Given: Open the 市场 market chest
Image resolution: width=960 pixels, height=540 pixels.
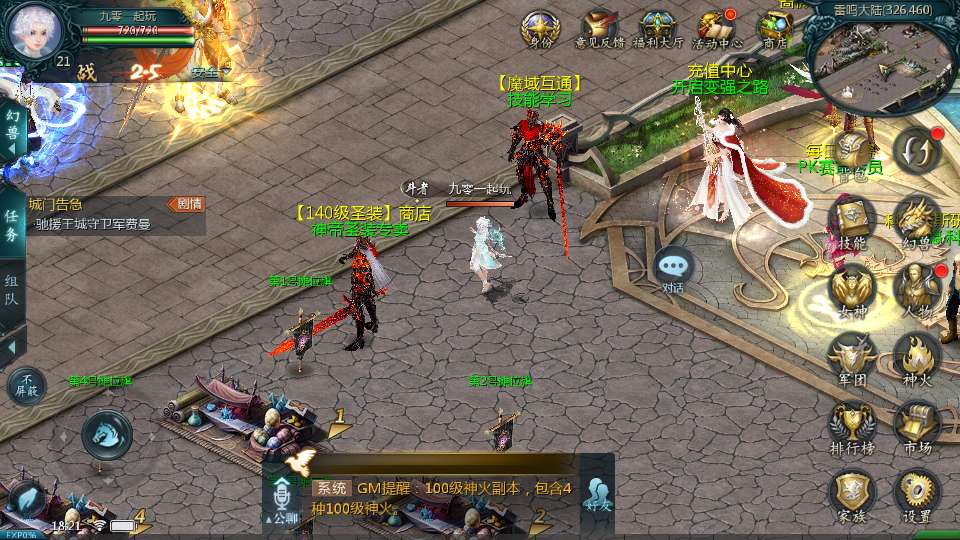Looking at the screenshot, I should (916, 426).
